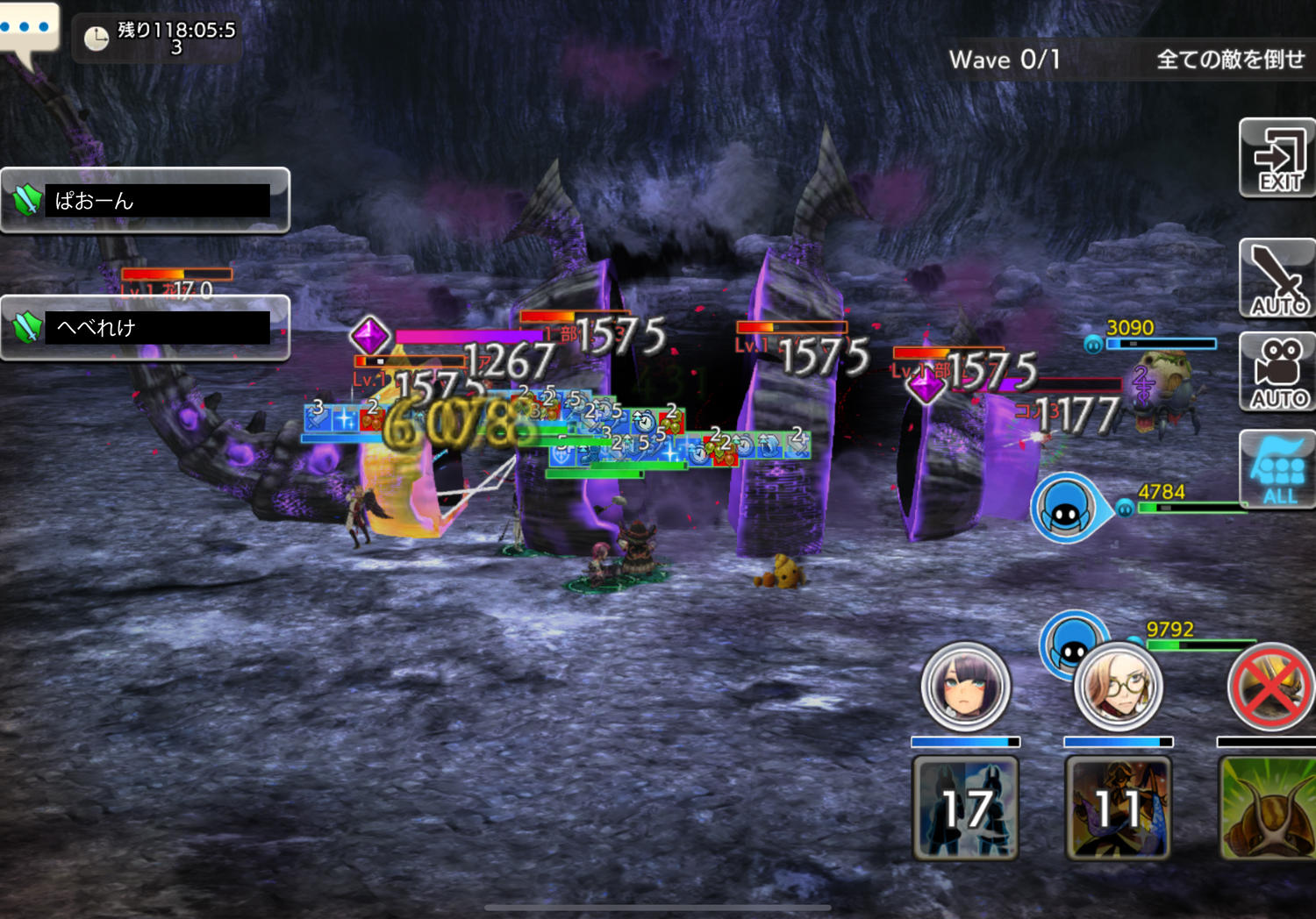This screenshot has height=919, width=1316.
Task: Select the blonde glasses character portrait
Action: pos(1118,687)
